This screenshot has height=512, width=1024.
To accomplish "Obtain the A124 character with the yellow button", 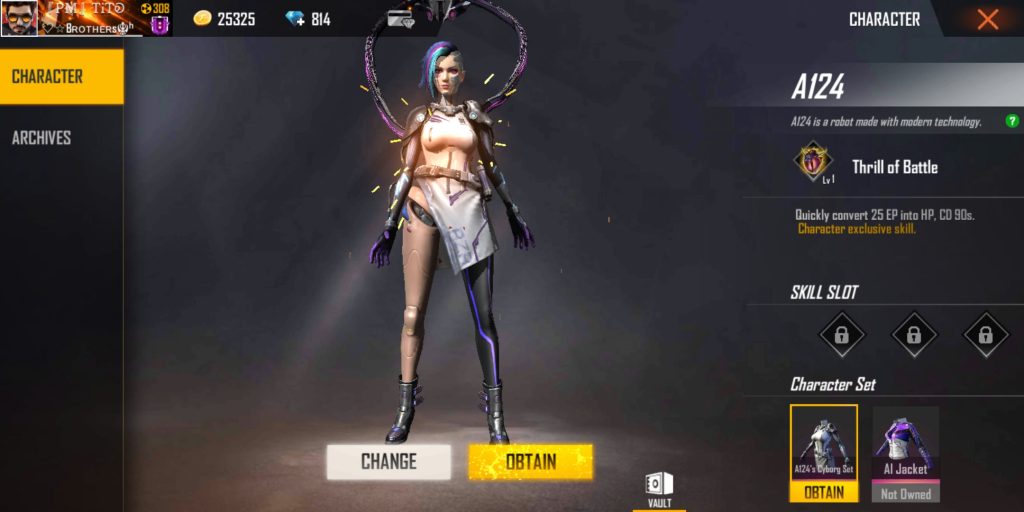I will tap(530, 461).
